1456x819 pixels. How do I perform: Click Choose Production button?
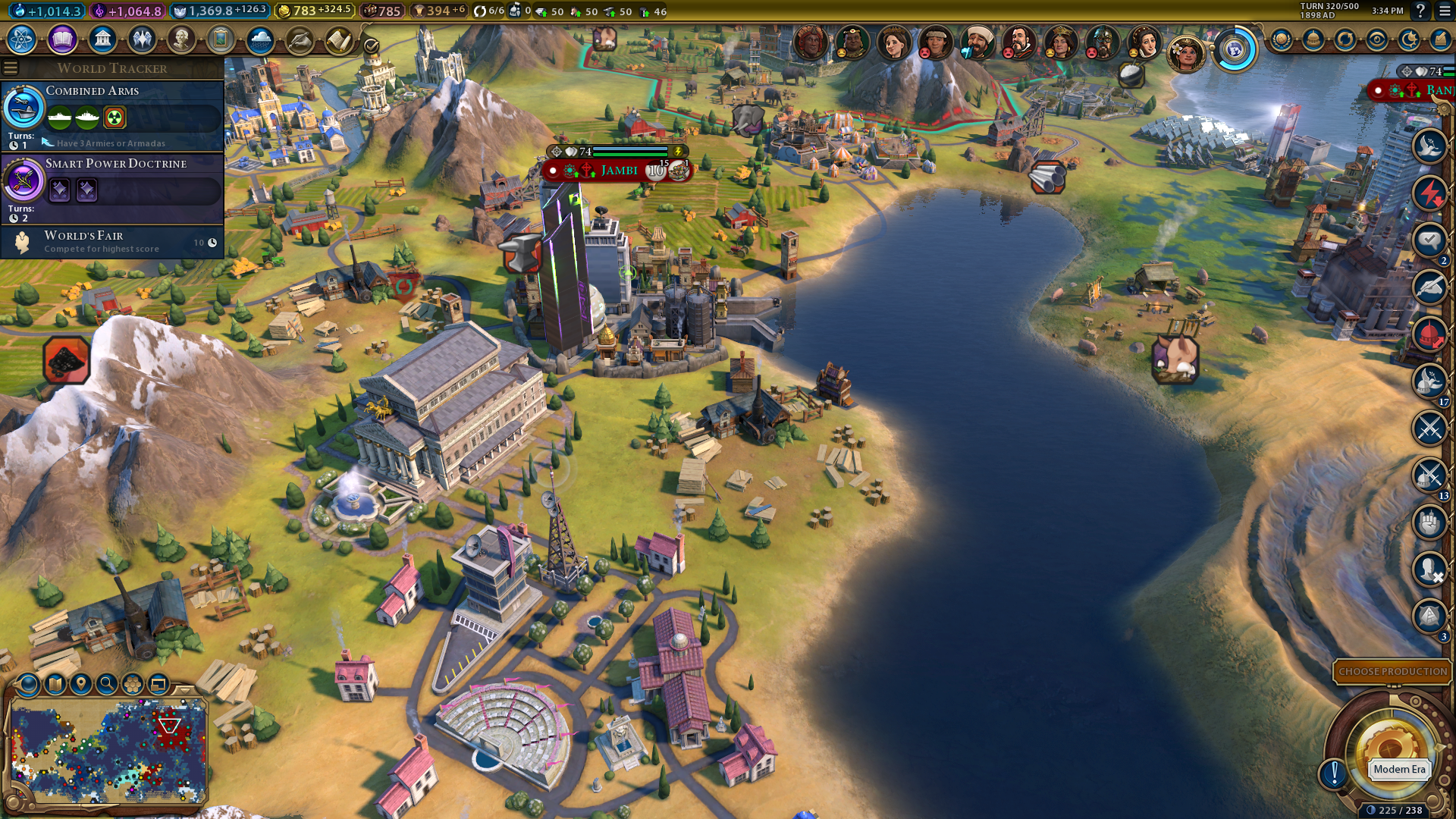[x=1392, y=672]
